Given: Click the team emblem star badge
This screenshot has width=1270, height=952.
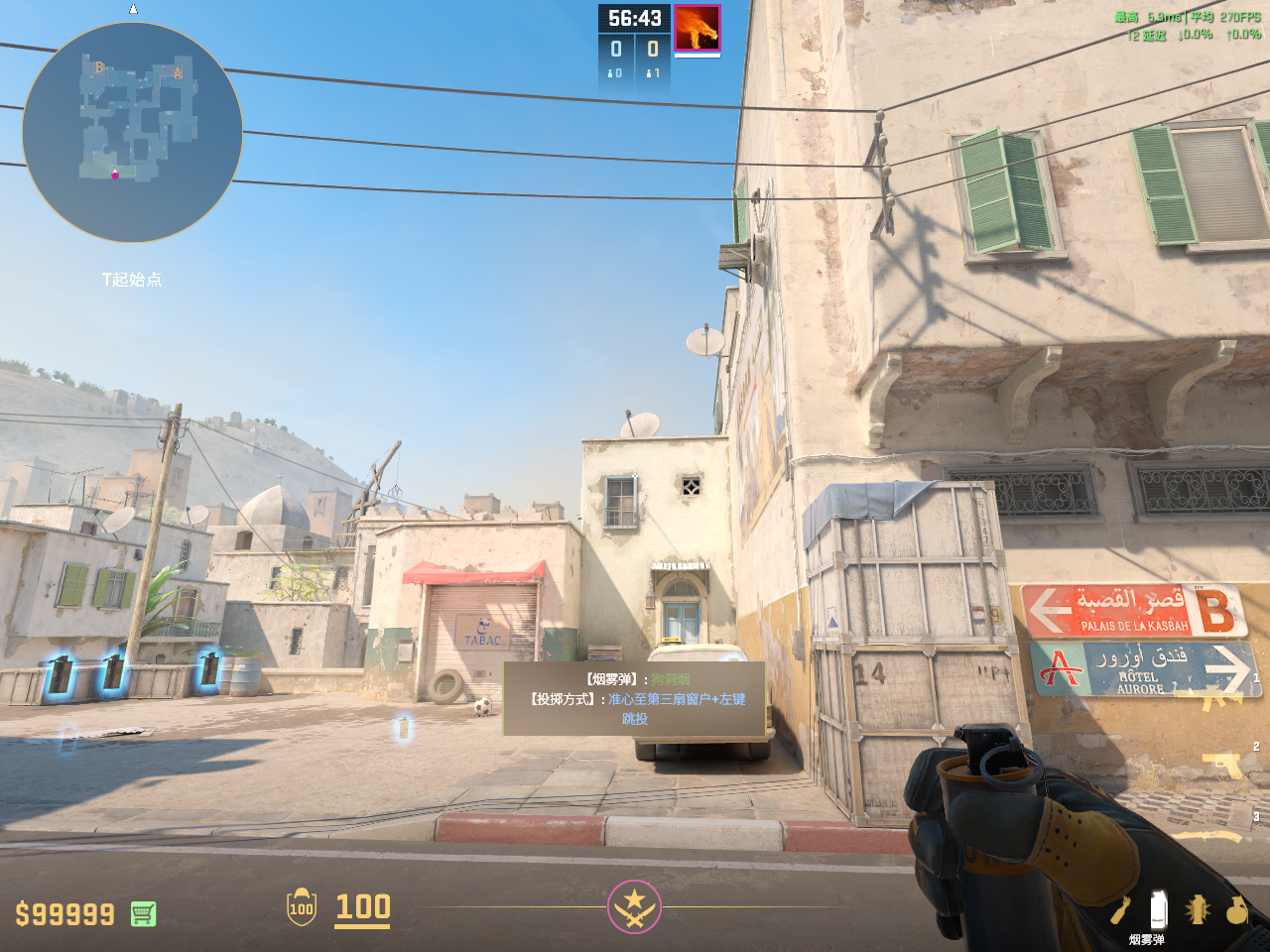Looking at the screenshot, I should 634,906.
